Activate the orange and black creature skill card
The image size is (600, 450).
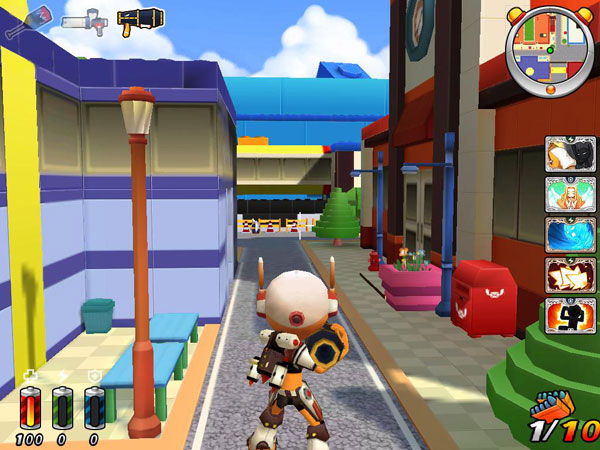[570, 154]
